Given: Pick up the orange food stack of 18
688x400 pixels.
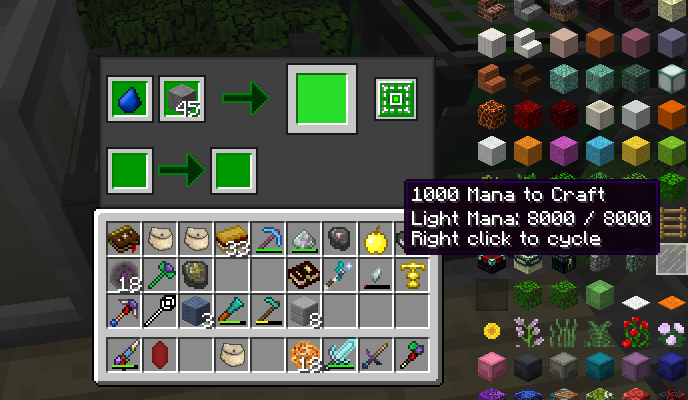Looking at the screenshot, I should [x=303, y=355].
